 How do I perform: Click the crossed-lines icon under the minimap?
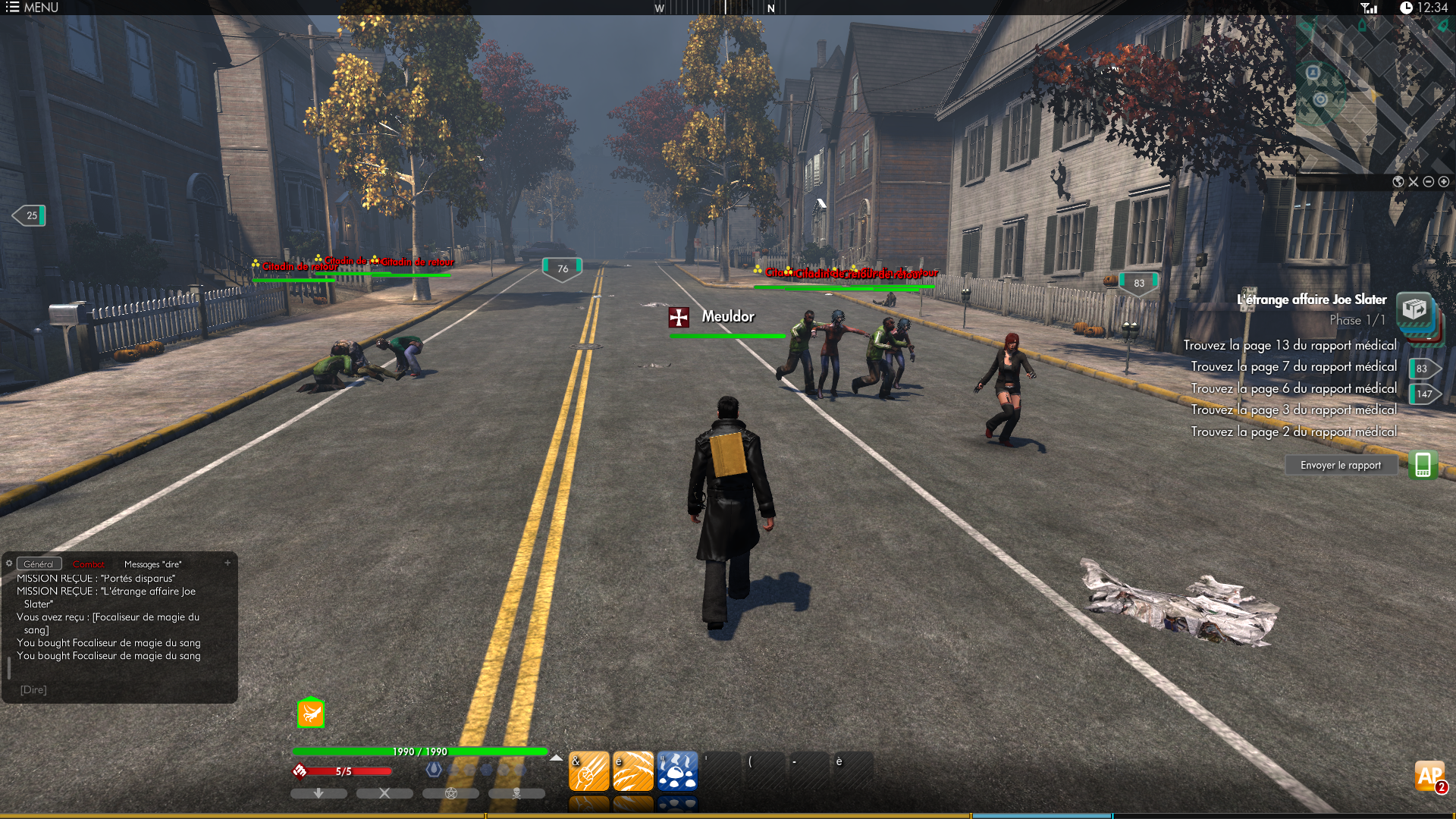(x=1414, y=182)
